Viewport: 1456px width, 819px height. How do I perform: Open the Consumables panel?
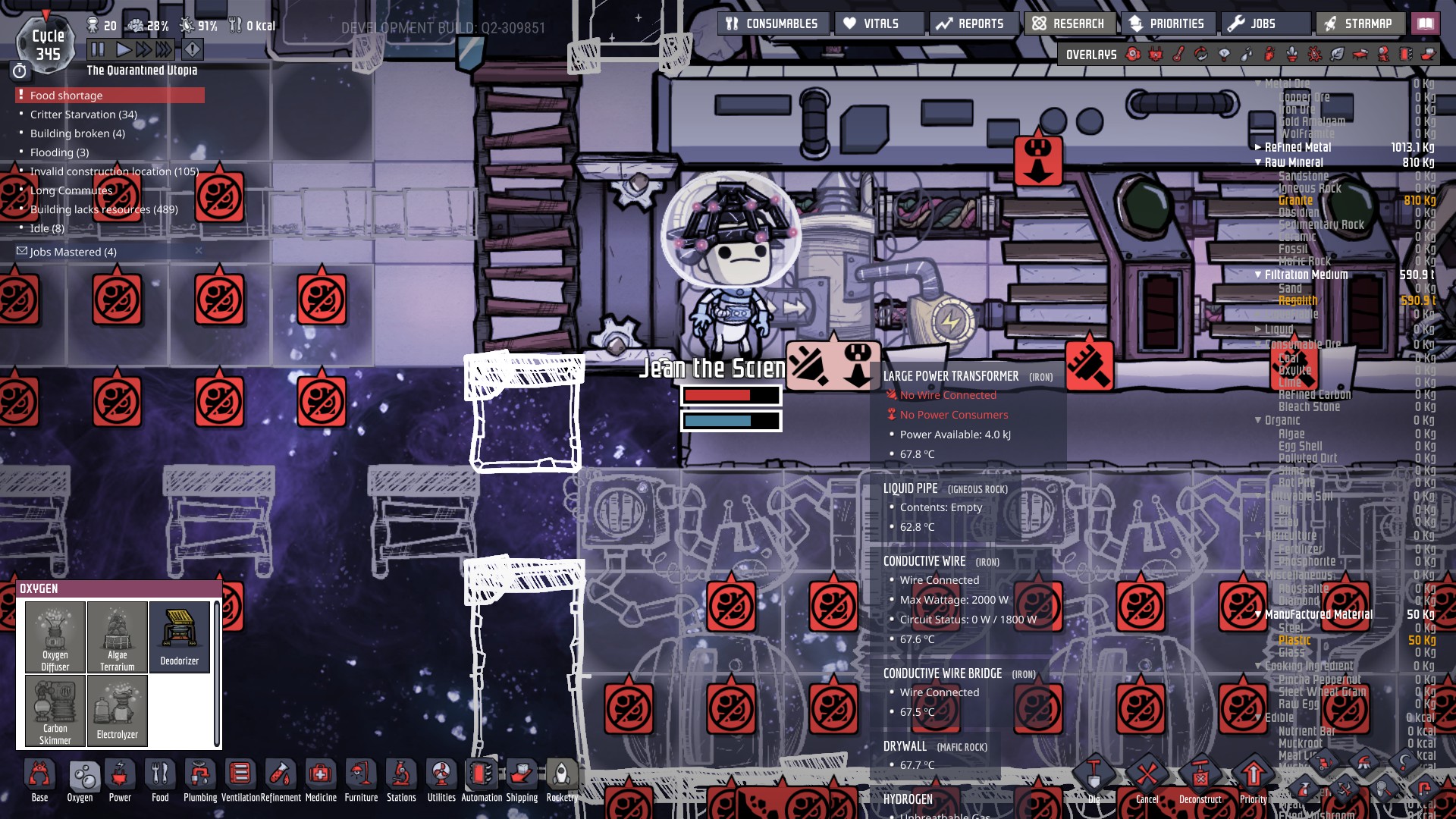pyautogui.click(x=773, y=24)
